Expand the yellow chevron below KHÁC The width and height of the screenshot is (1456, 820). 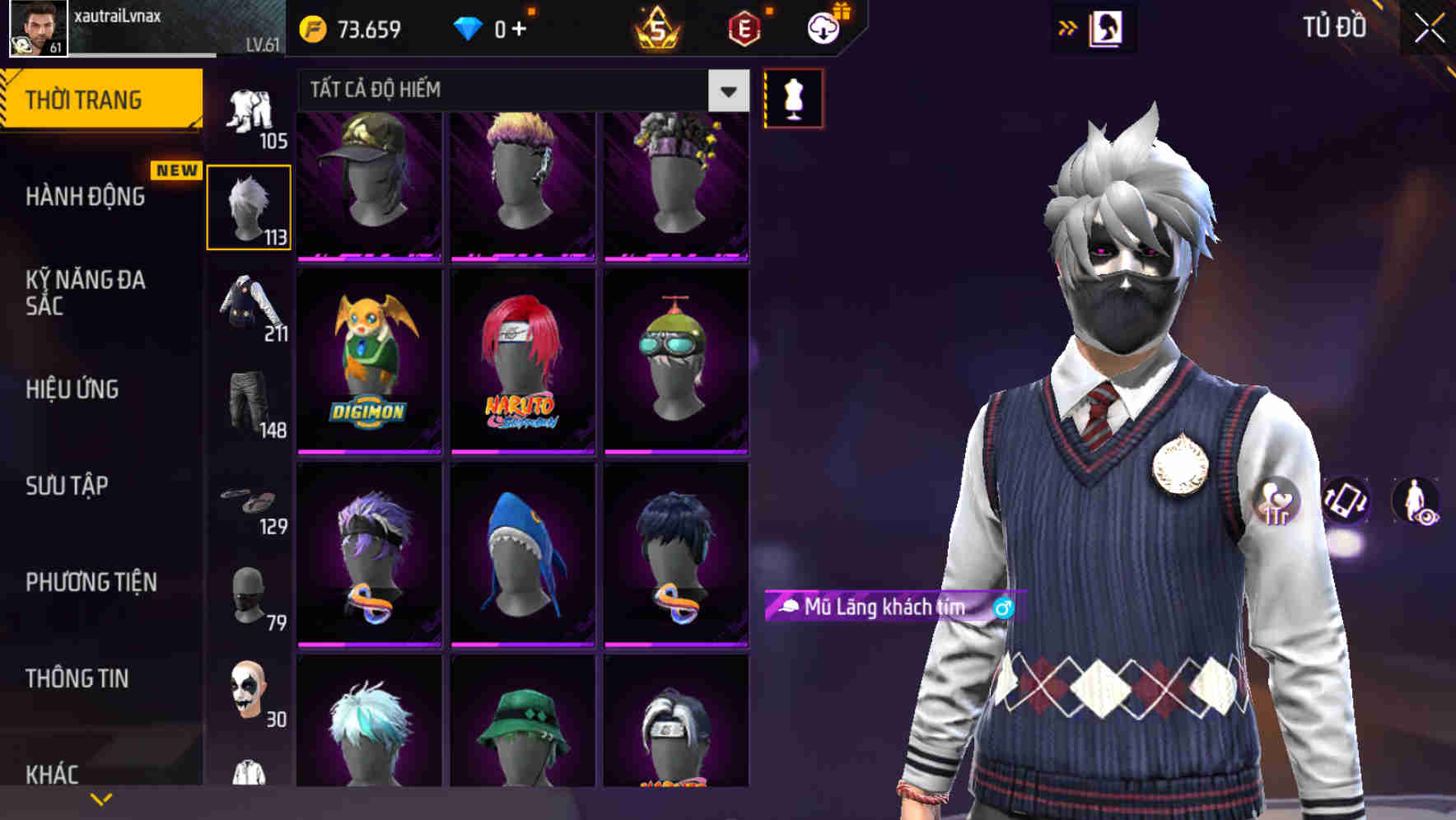(x=101, y=797)
